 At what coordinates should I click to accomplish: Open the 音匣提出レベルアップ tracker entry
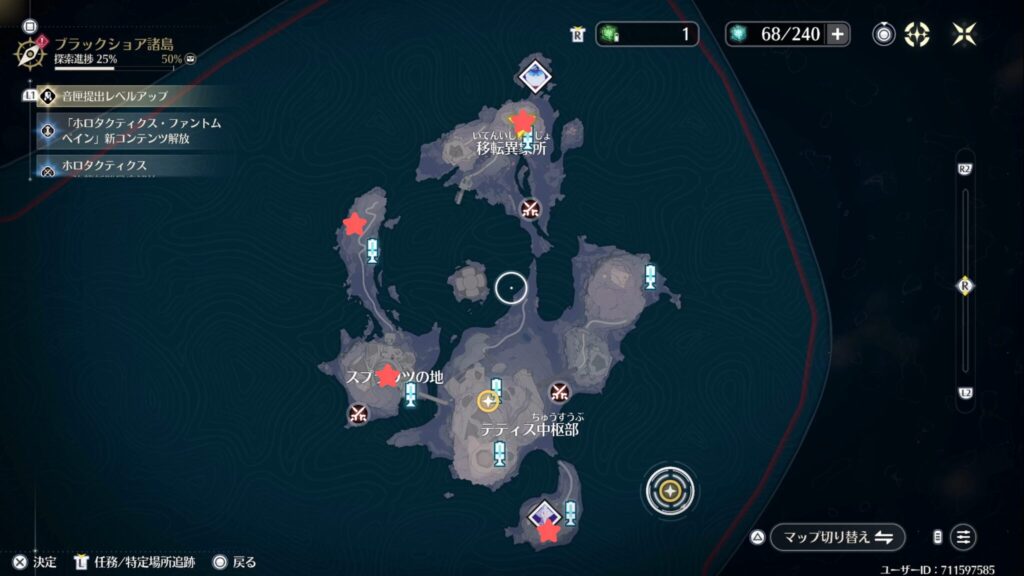tap(111, 96)
